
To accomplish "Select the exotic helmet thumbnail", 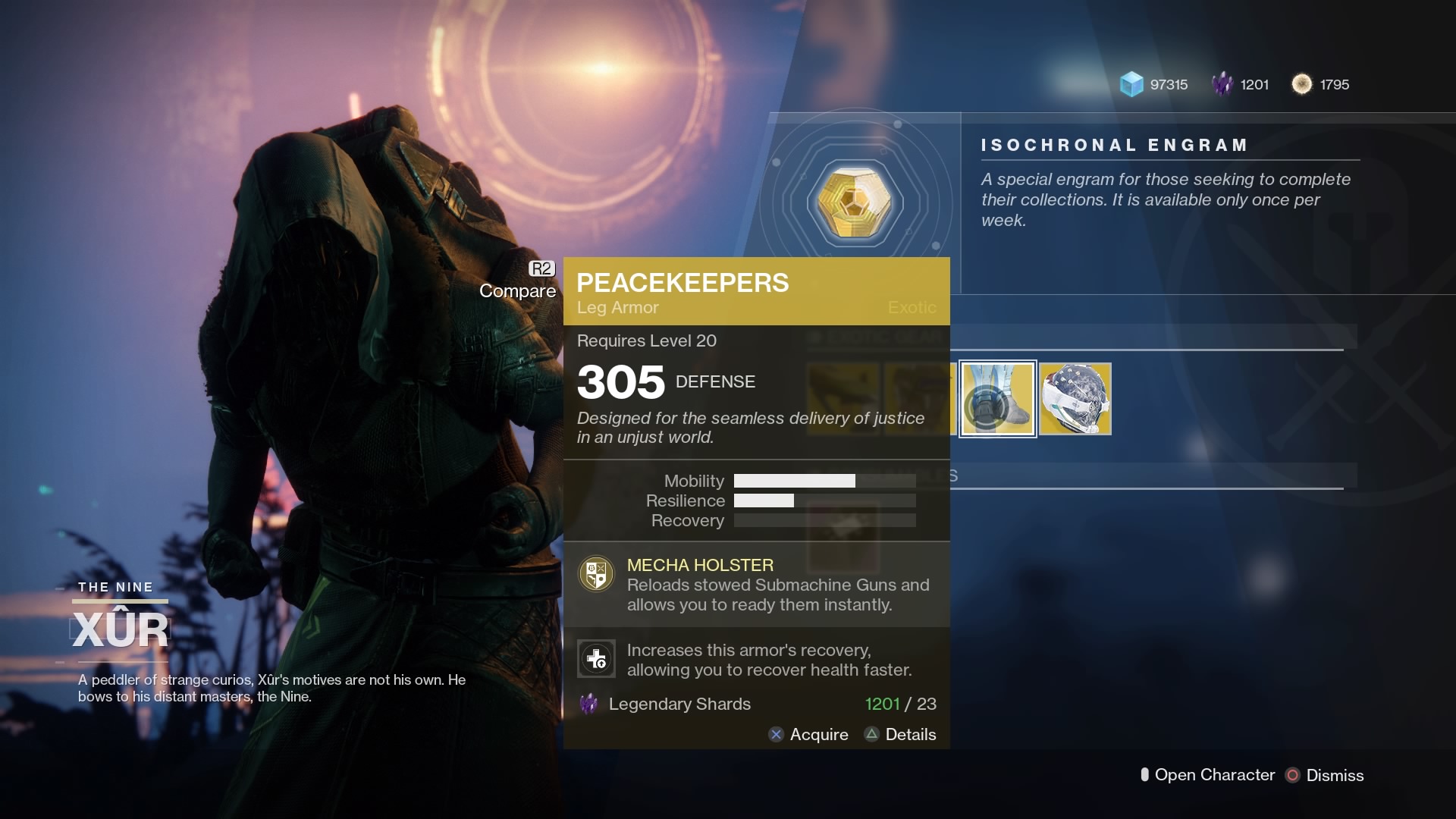I will click(1075, 399).
